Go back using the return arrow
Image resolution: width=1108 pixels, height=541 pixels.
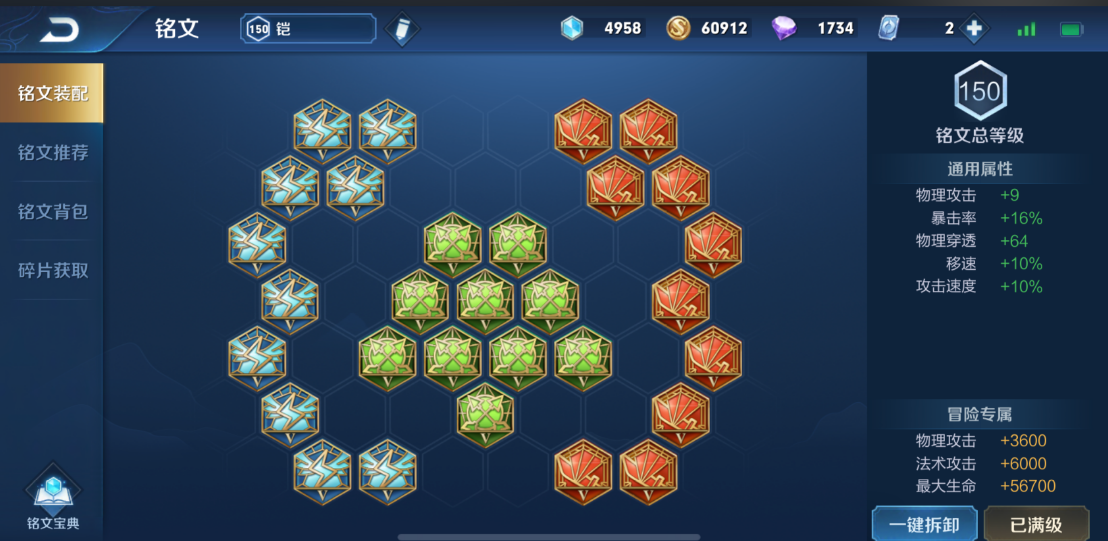click(x=58, y=30)
